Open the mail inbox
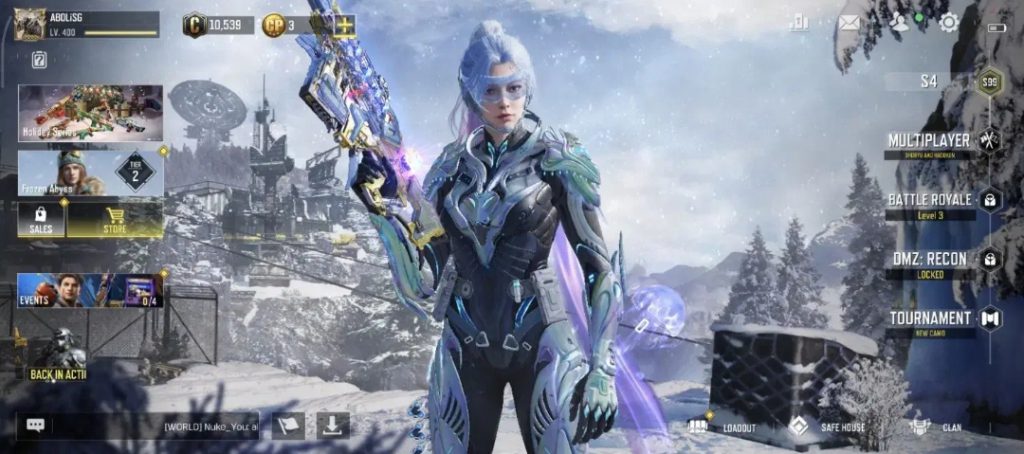 tap(850, 23)
